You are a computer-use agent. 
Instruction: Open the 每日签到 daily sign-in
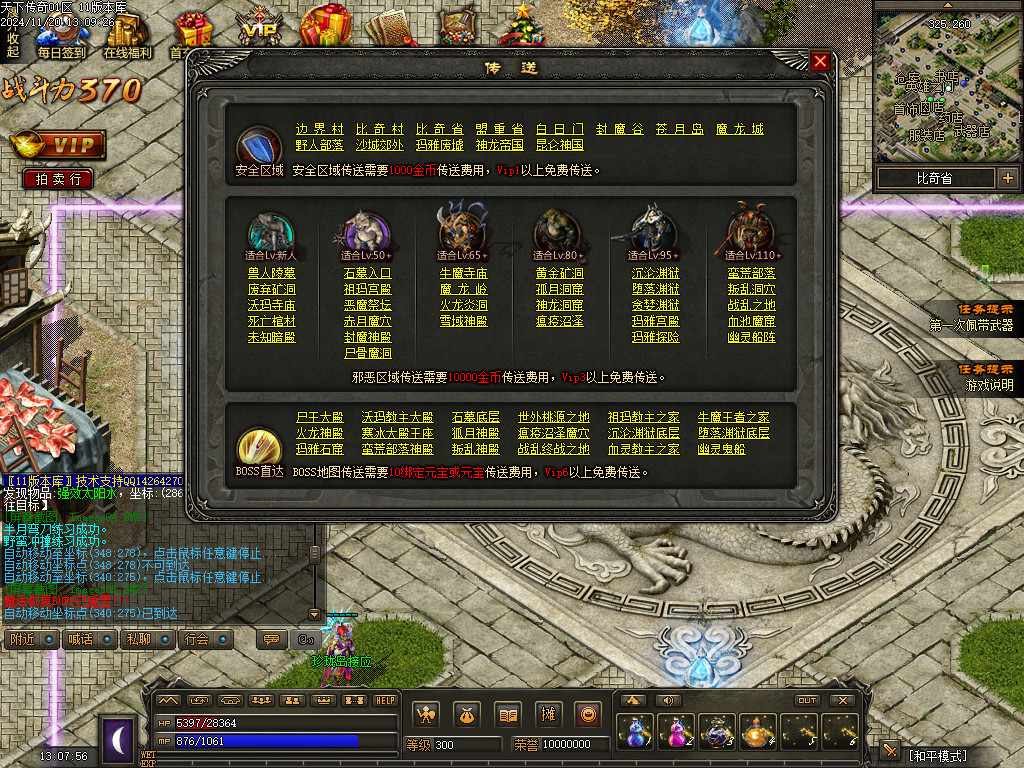coord(61,53)
